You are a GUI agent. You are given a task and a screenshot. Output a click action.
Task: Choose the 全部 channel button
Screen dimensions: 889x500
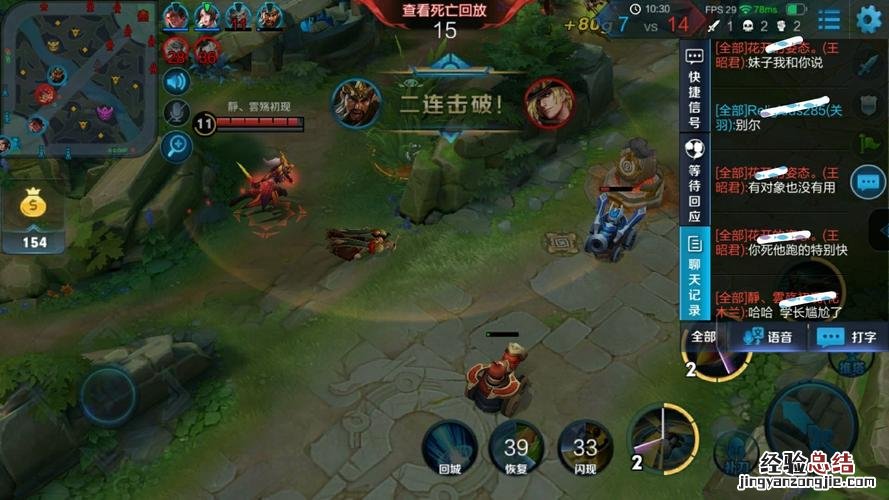click(703, 337)
